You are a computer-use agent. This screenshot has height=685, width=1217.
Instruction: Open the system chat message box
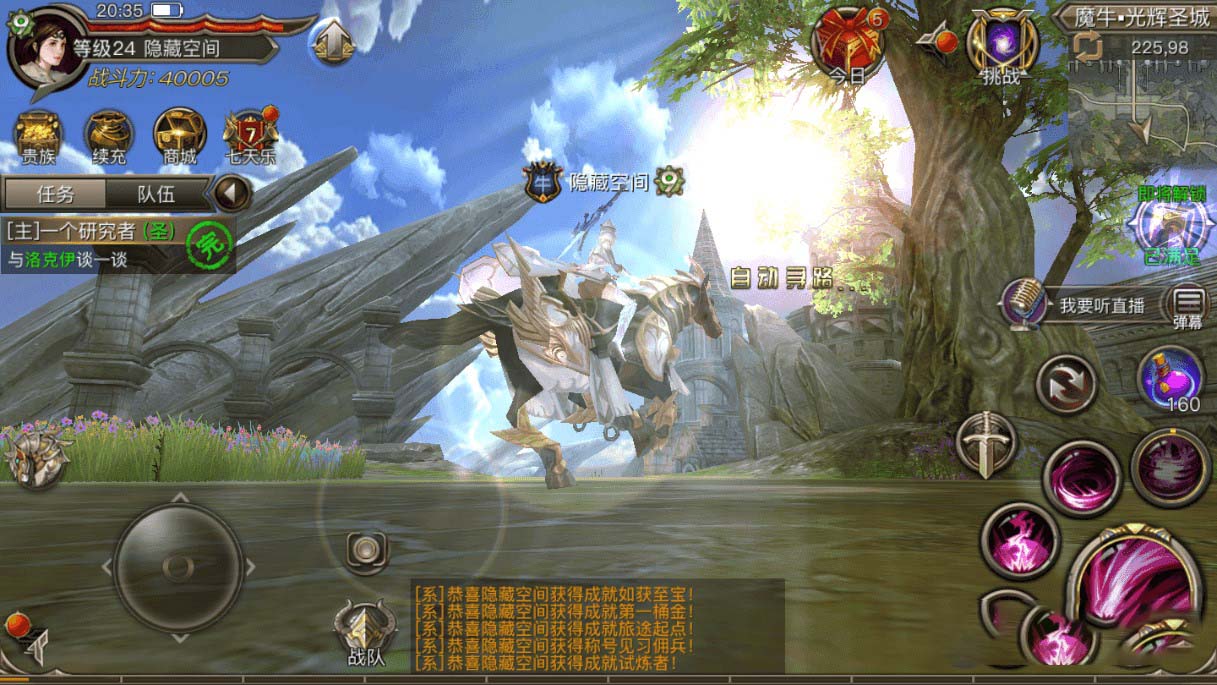pos(597,626)
